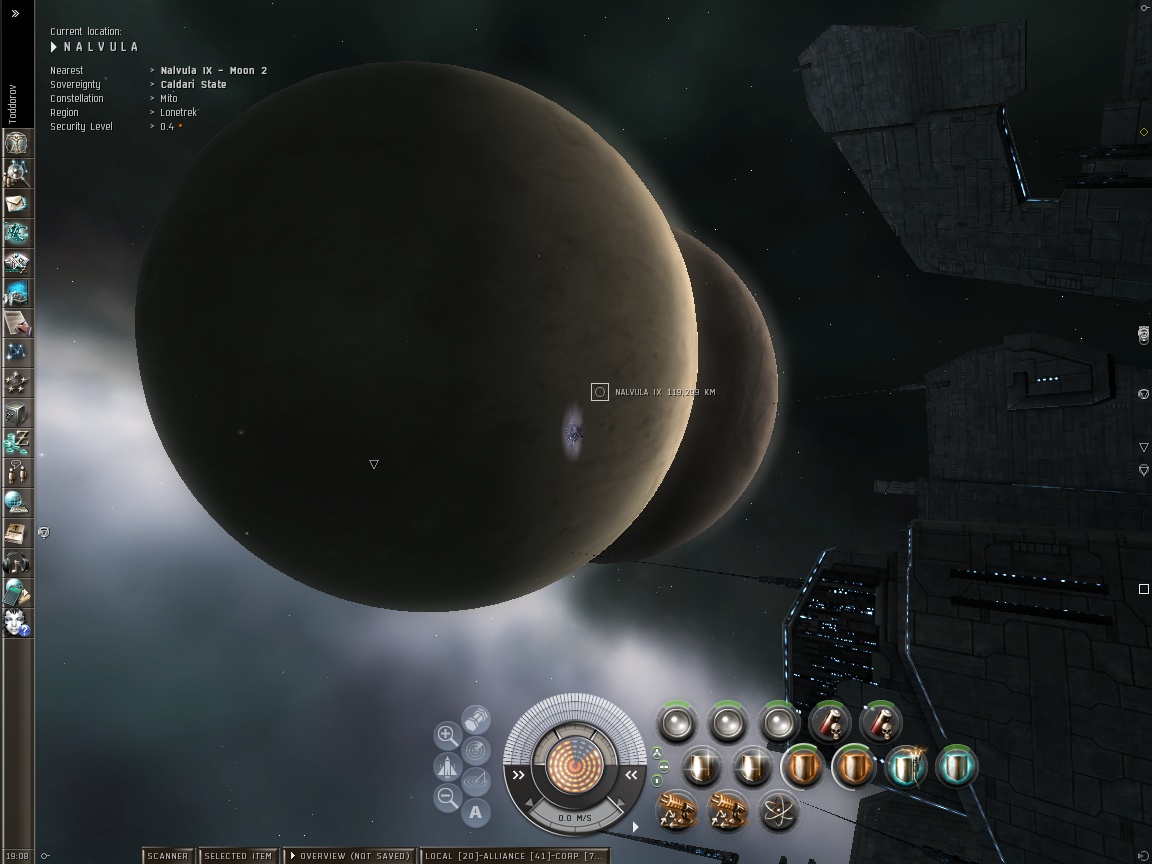Click the Caldari State sovereignty link

[193, 85]
